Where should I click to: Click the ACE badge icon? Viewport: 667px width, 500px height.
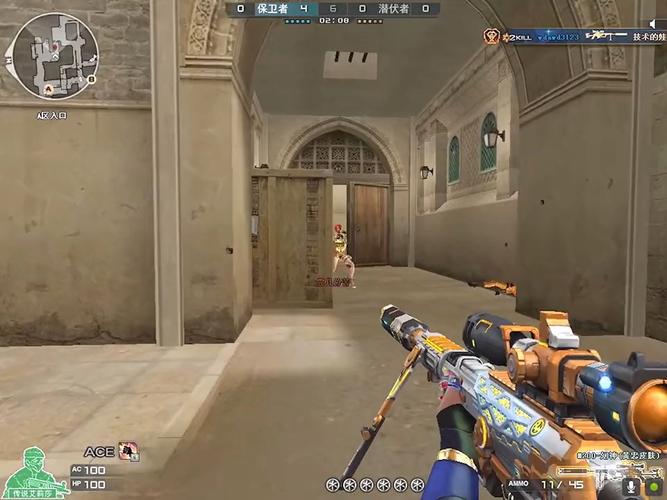[x=129, y=451]
